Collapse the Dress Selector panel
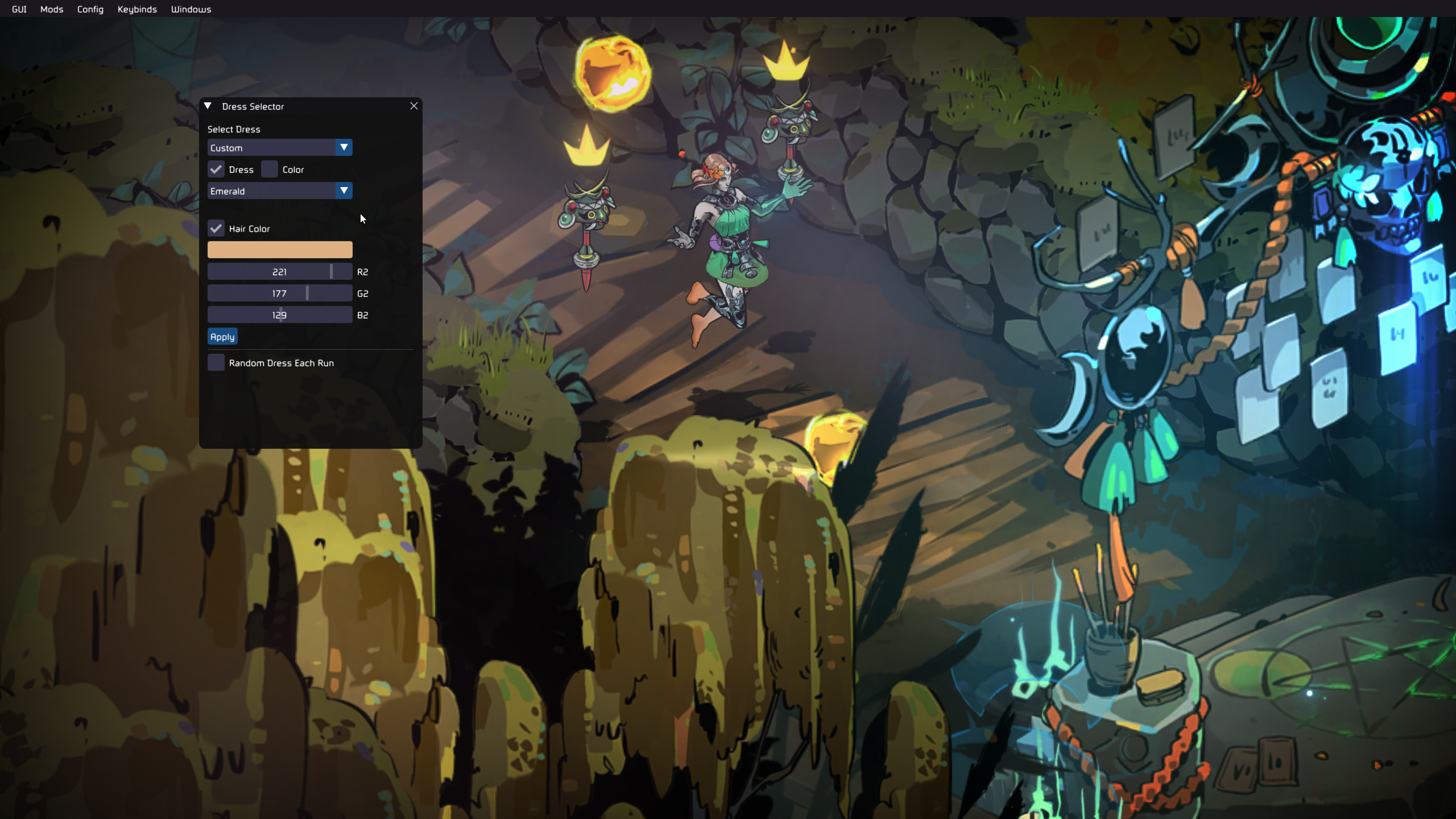 pos(208,106)
